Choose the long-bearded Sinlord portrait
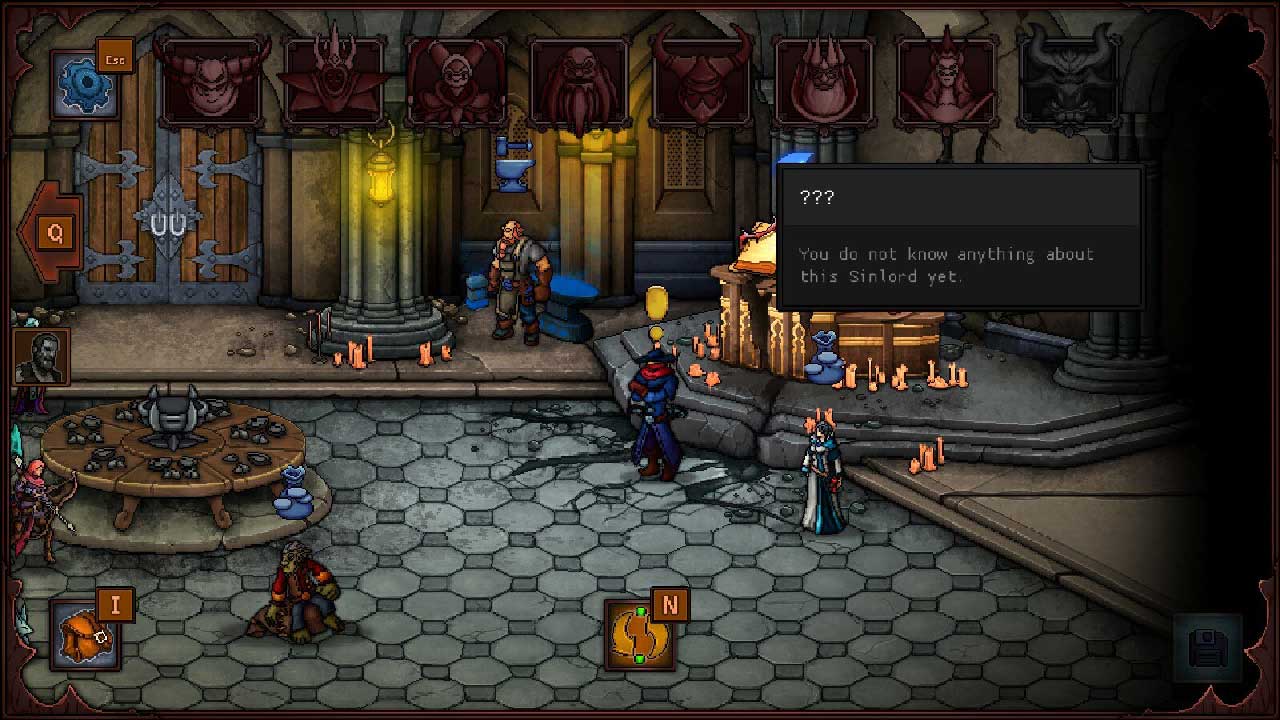The height and width of the screenshot is (720, 1280). (579, 82)
